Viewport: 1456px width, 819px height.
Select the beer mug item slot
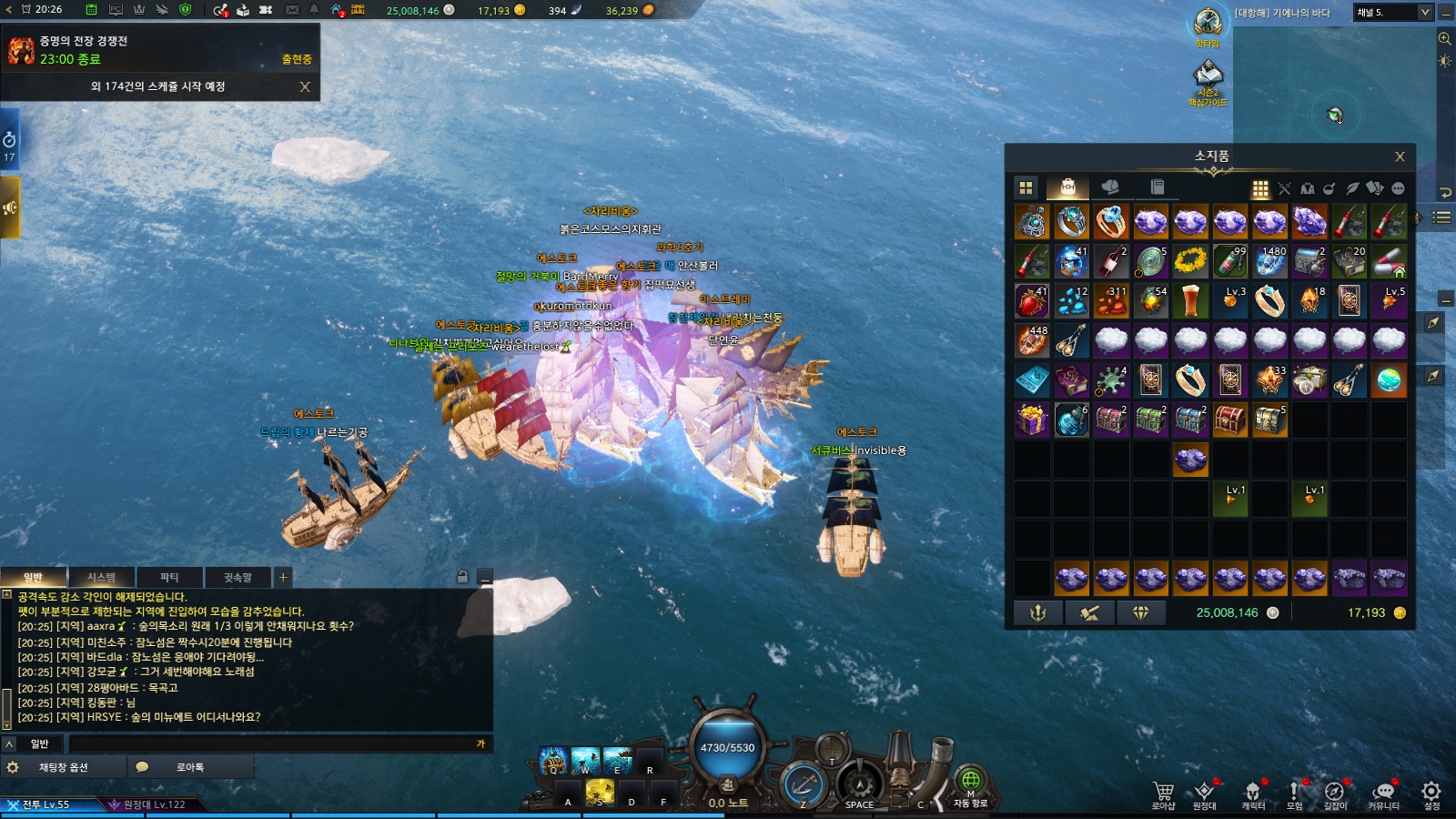point(1190,300)
